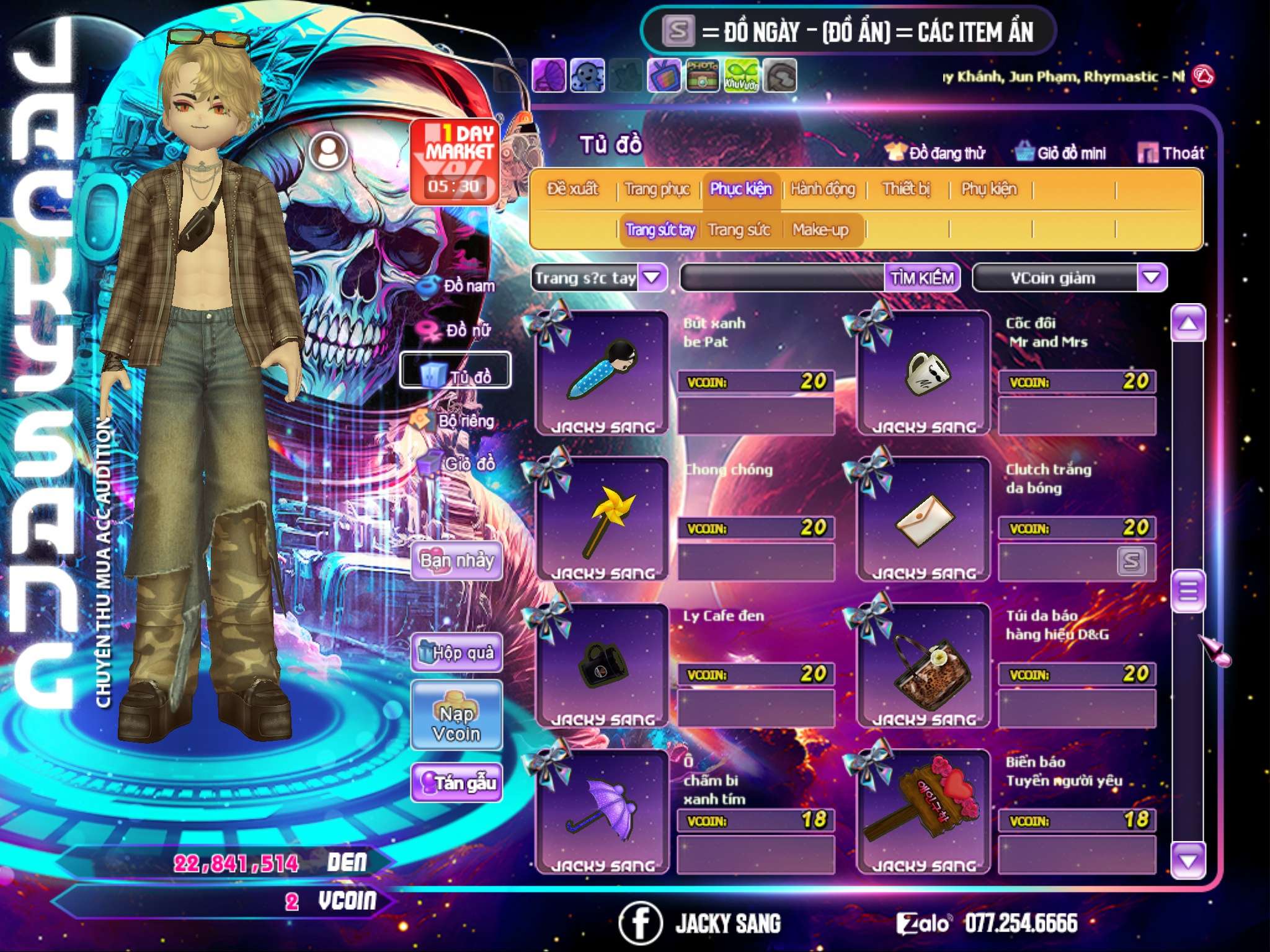This screenshot has height=952, width=1270.
Task: Show Đồ đang thử items
Action: (x=936, y=153)
